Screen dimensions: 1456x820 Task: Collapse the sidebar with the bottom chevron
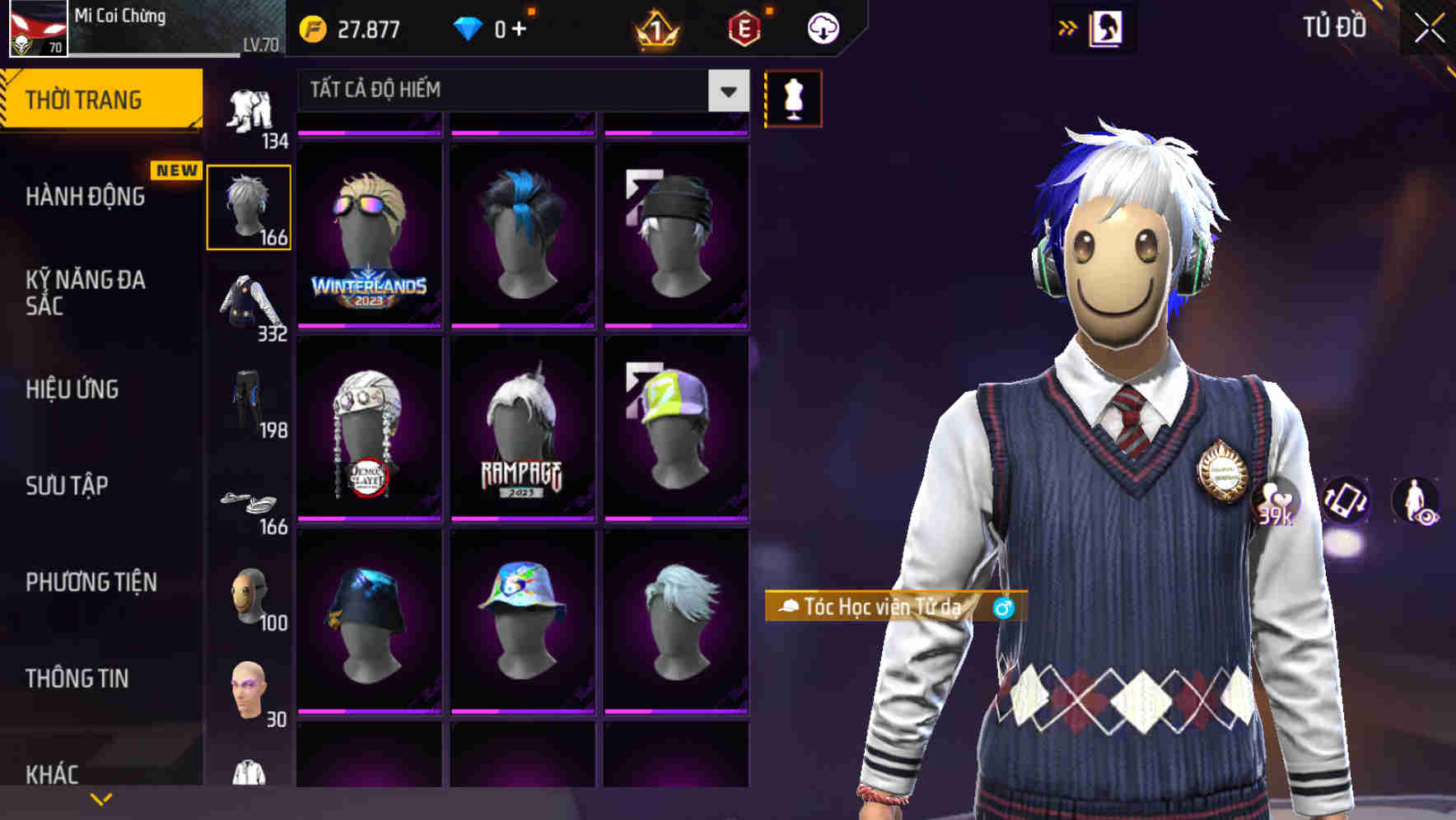(x=101, y=797)
